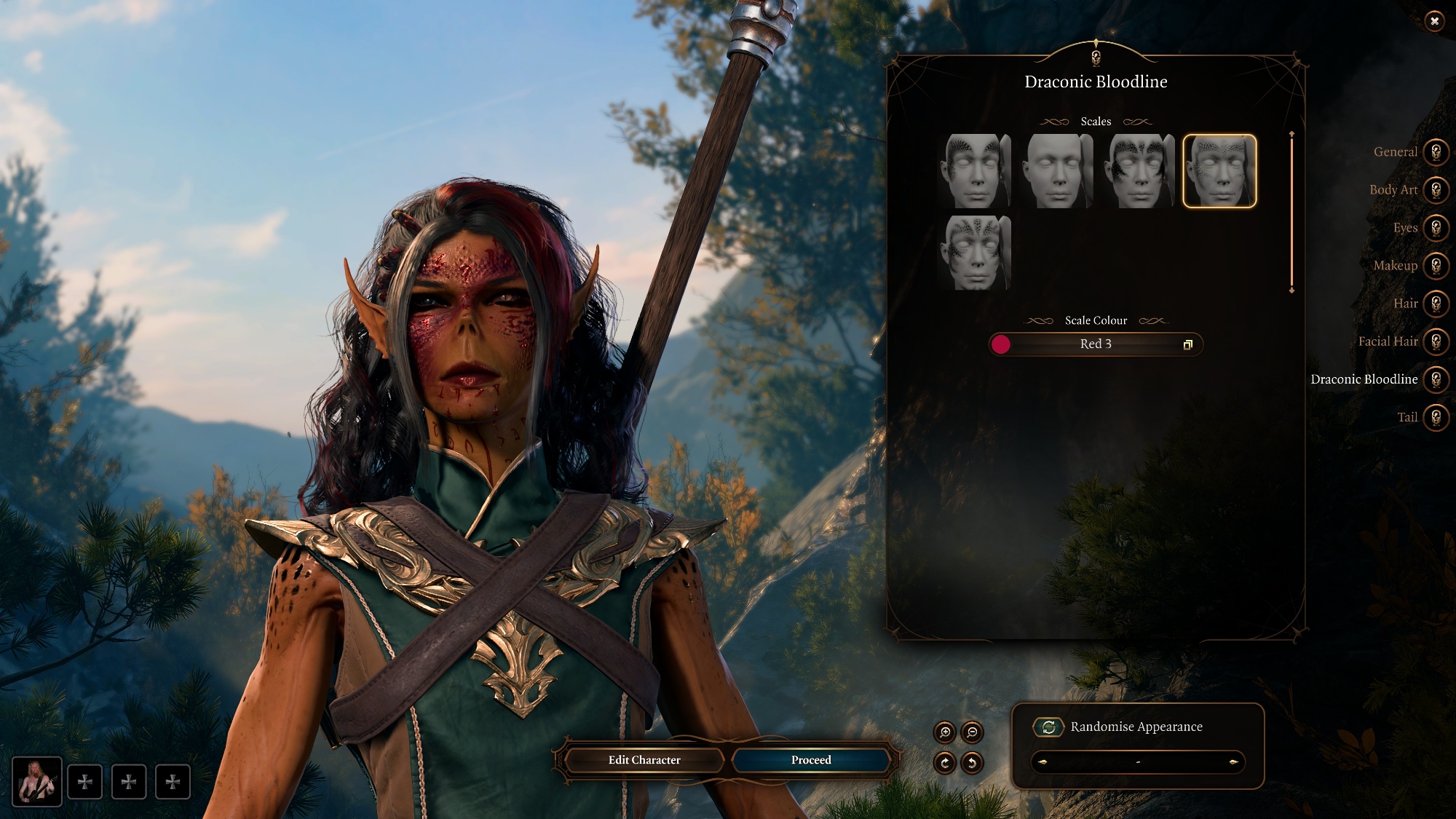Proceed with this character
The image size is (1456, 819).
[811, 760]
